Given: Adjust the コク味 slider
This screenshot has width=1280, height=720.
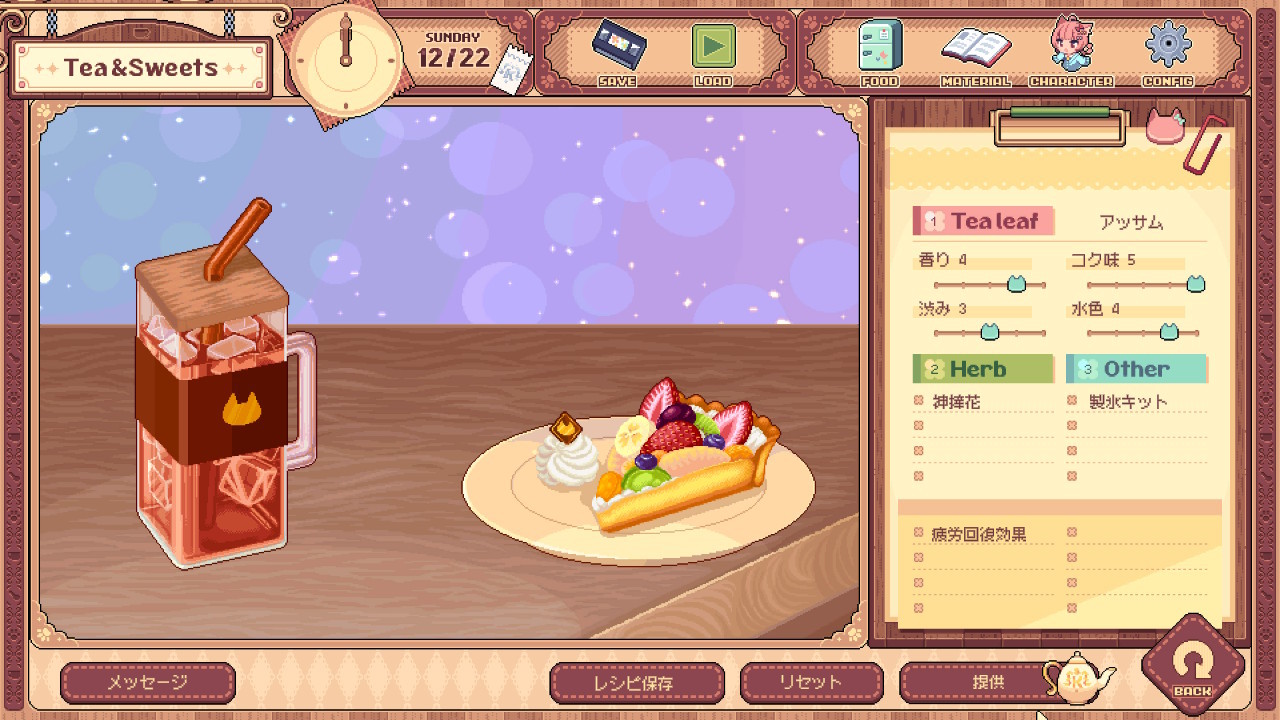Looking at the screenshot, I should click(1195, 285).
